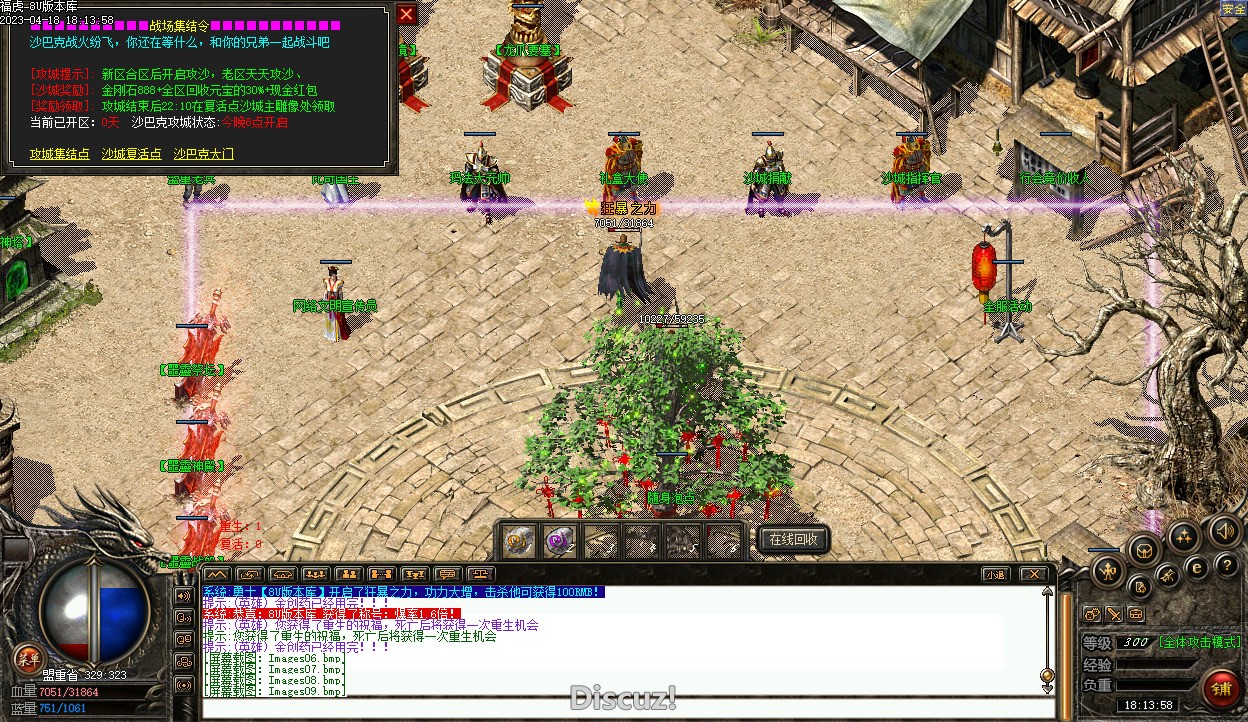
Task: Click the 全体攻击模式 attack mode label
Action: pyautogui.click(x=1200, y=642)
